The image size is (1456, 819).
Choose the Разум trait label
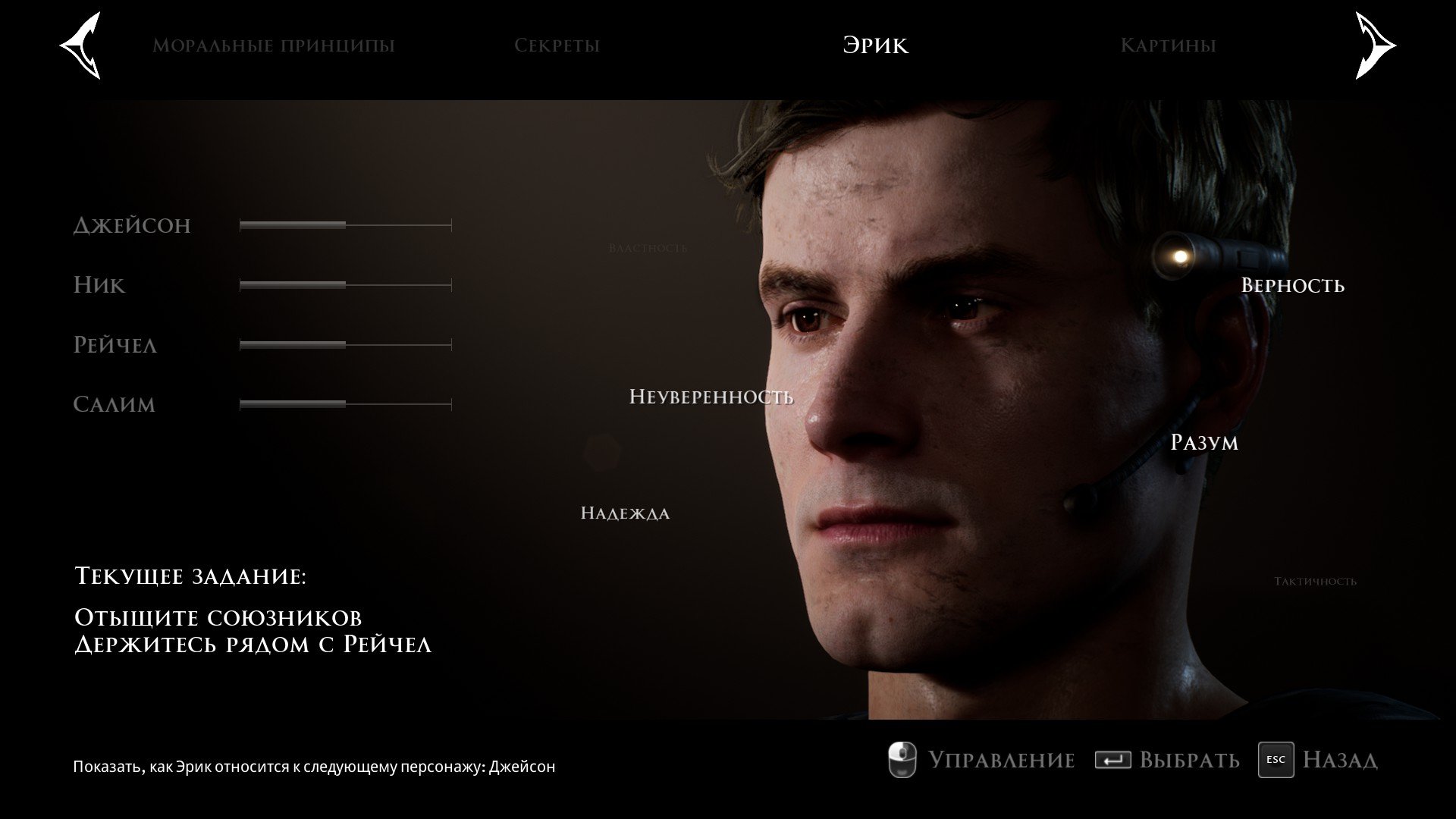(x=1204, y=442)
